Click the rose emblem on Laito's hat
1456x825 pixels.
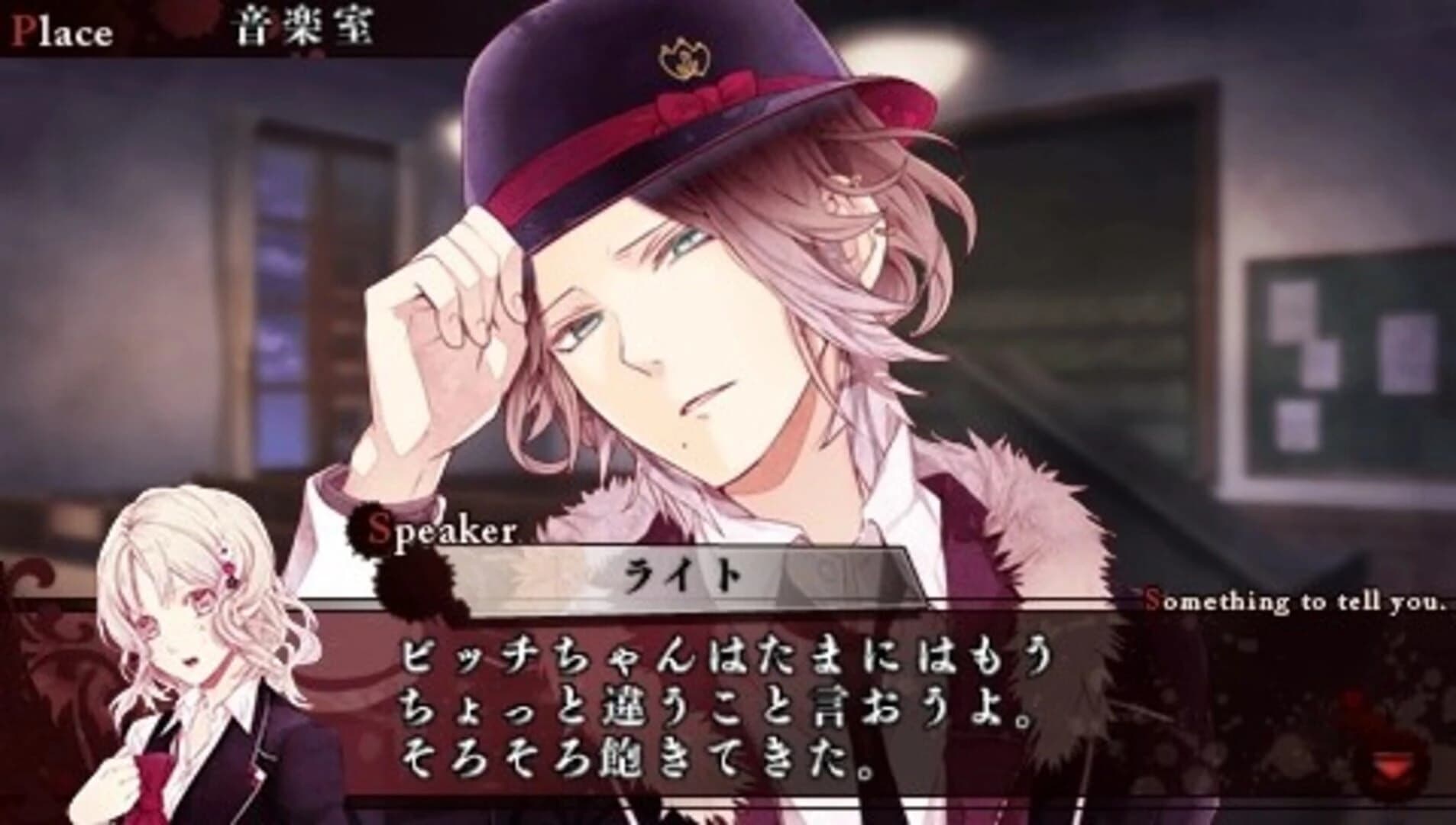pos(682,55)
